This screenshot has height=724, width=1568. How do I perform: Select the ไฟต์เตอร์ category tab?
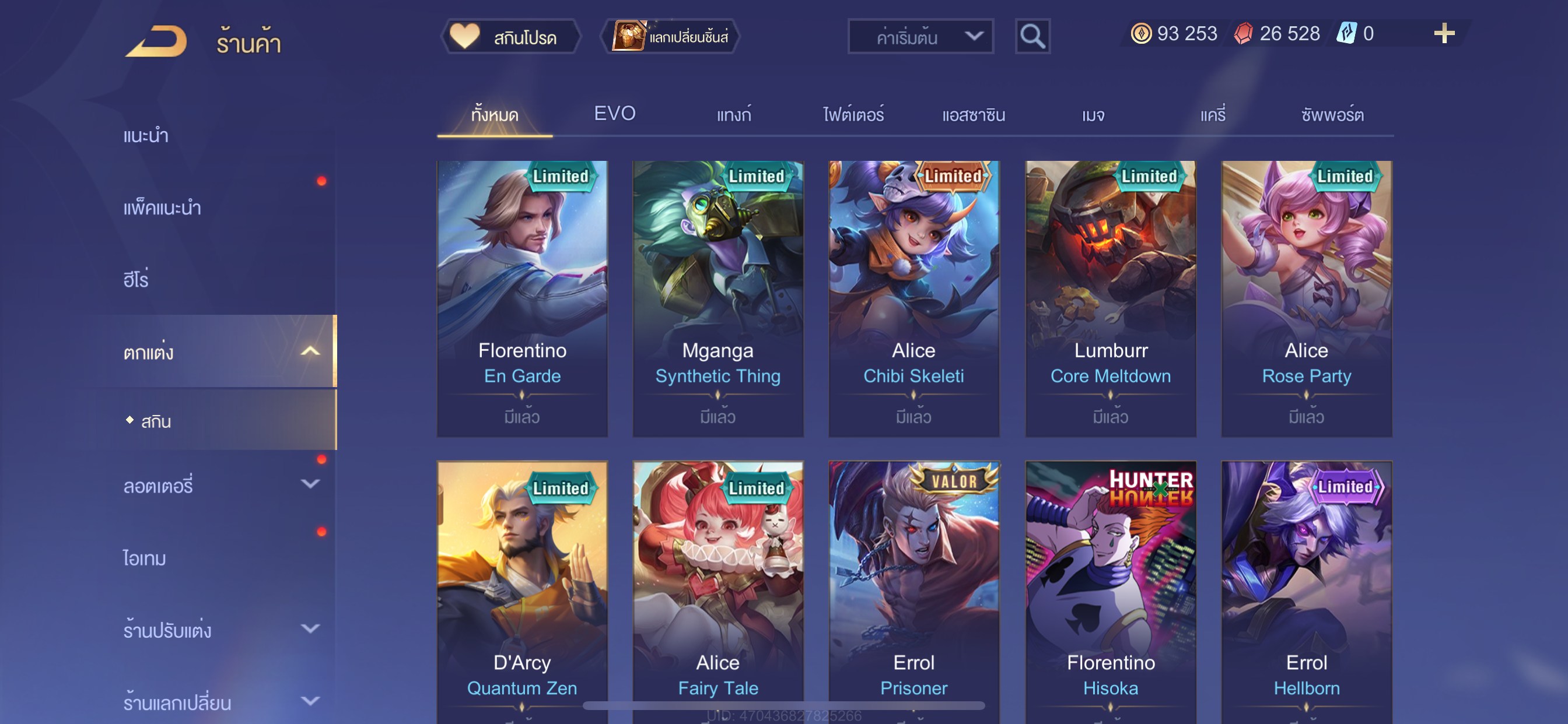coord(853,114)
